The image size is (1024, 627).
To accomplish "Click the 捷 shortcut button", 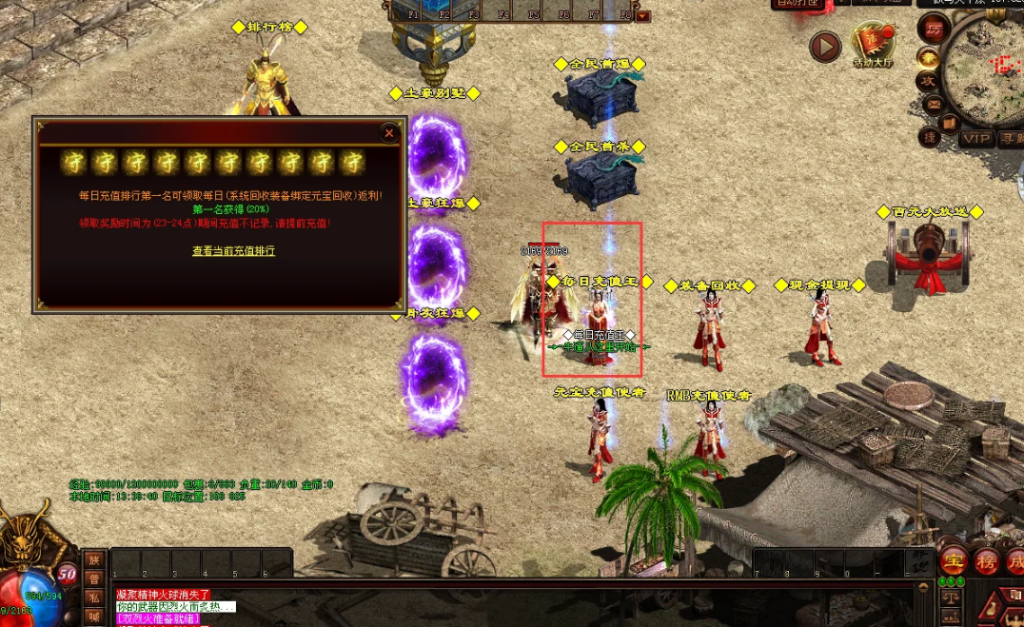I will (x=929, y=137).
